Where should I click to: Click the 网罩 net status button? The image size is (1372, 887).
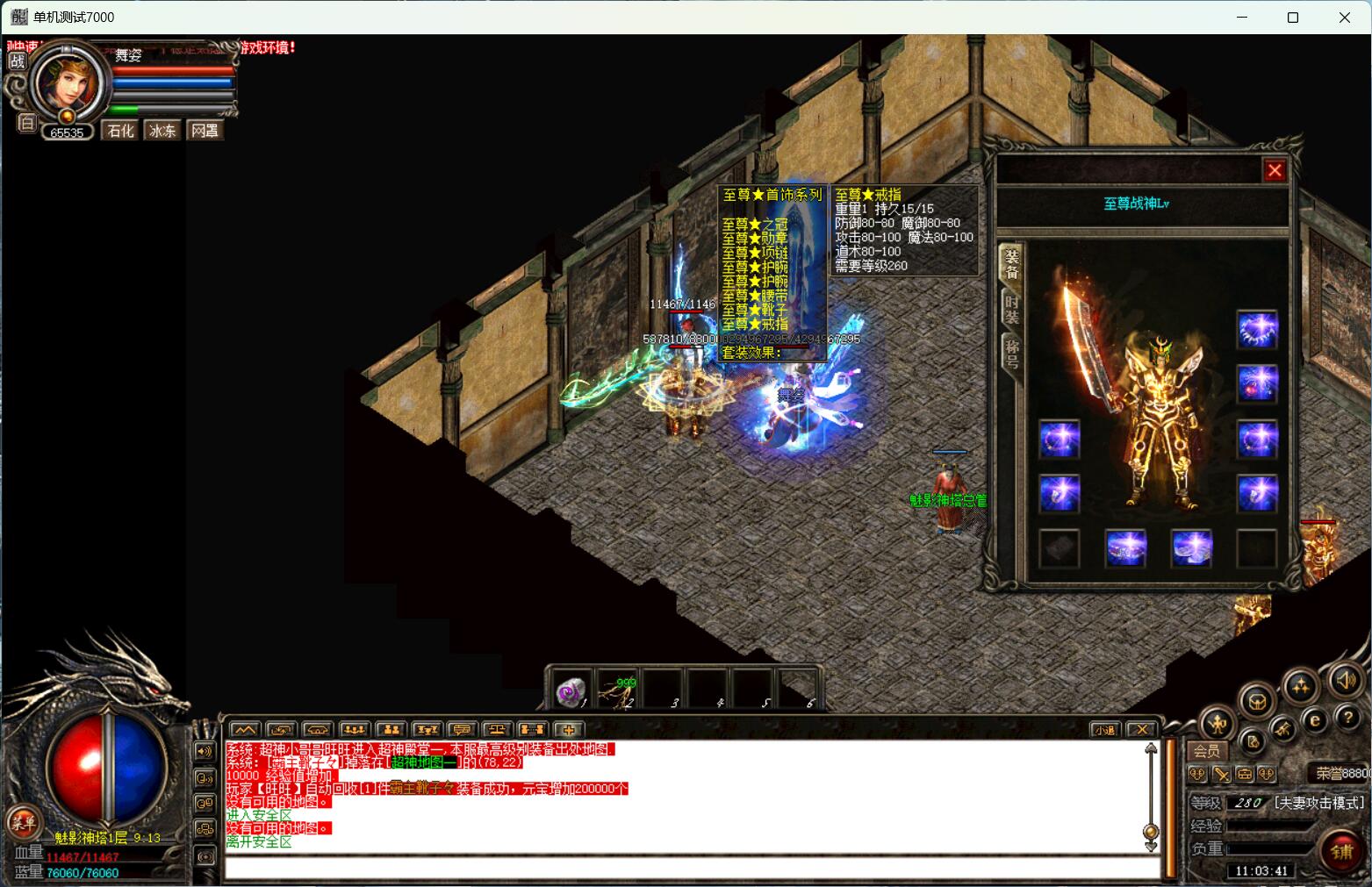pos(205,131)
